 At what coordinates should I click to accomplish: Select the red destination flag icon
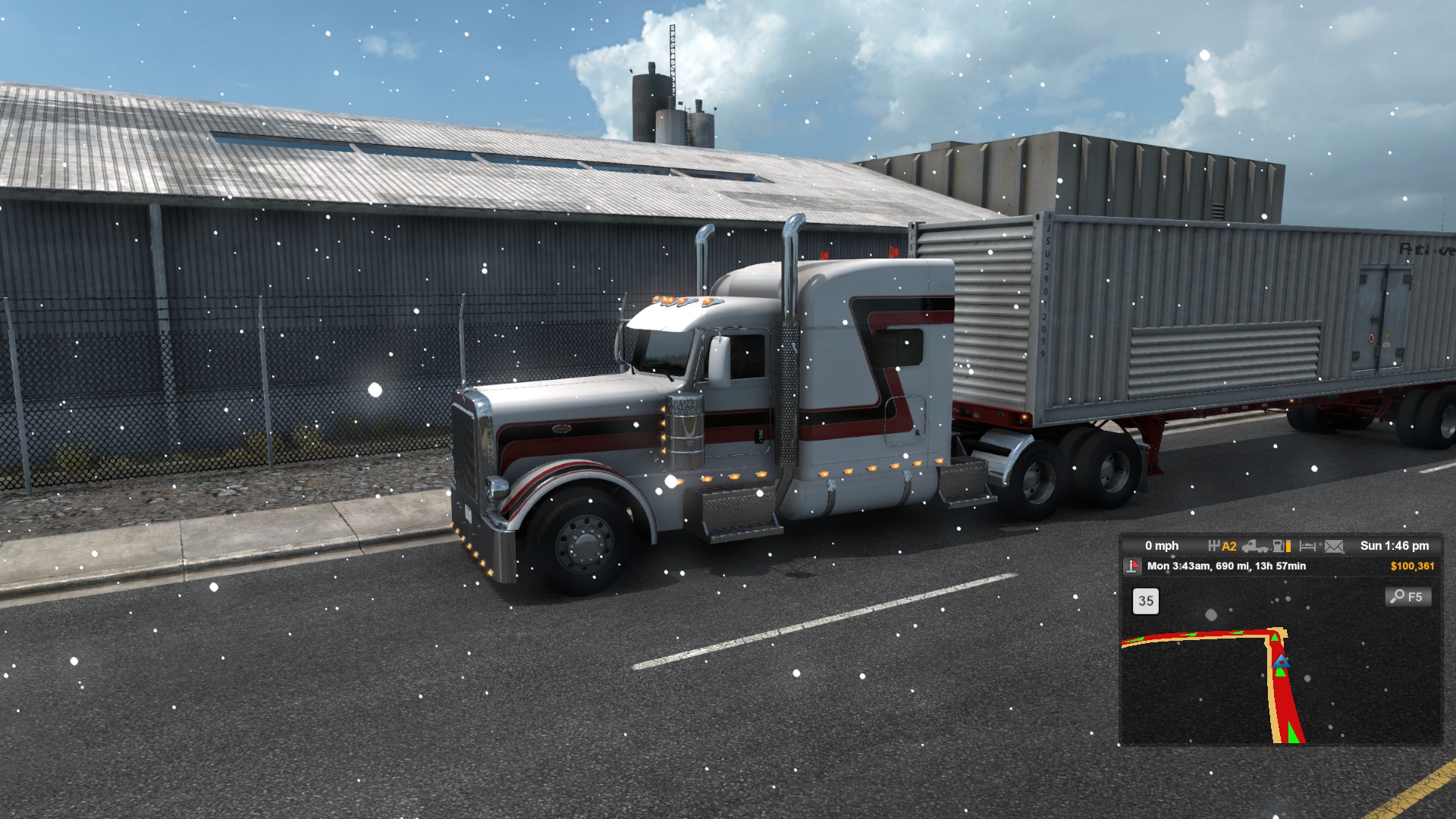pos(1132,566)
